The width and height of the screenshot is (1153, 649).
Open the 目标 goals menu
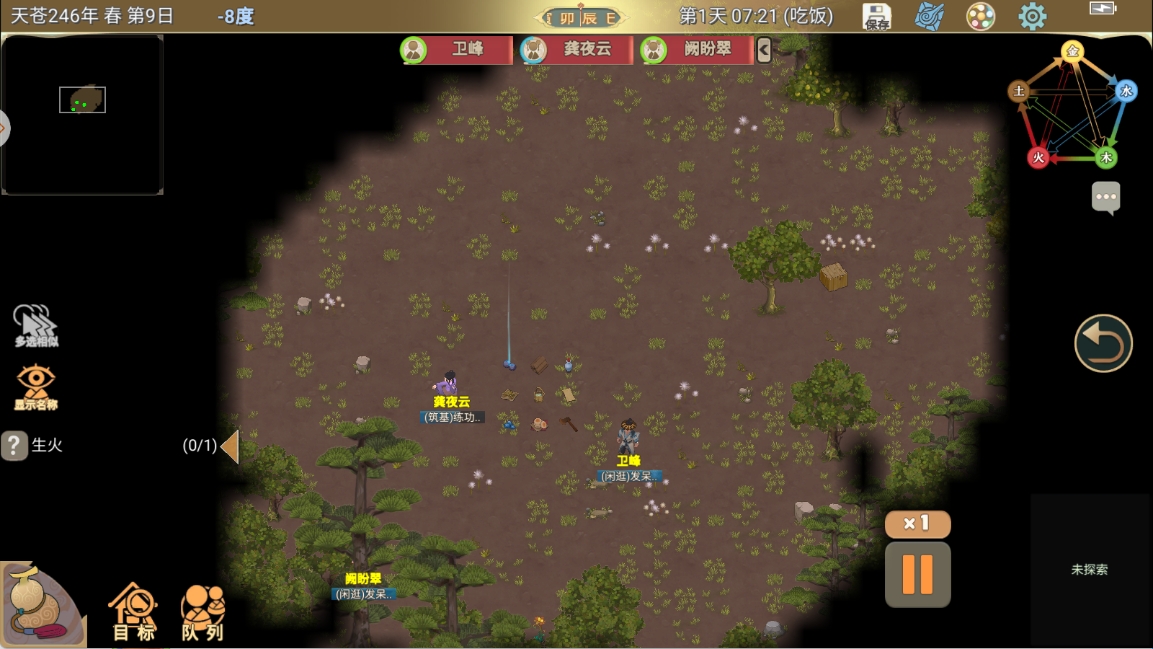(134, 611)
